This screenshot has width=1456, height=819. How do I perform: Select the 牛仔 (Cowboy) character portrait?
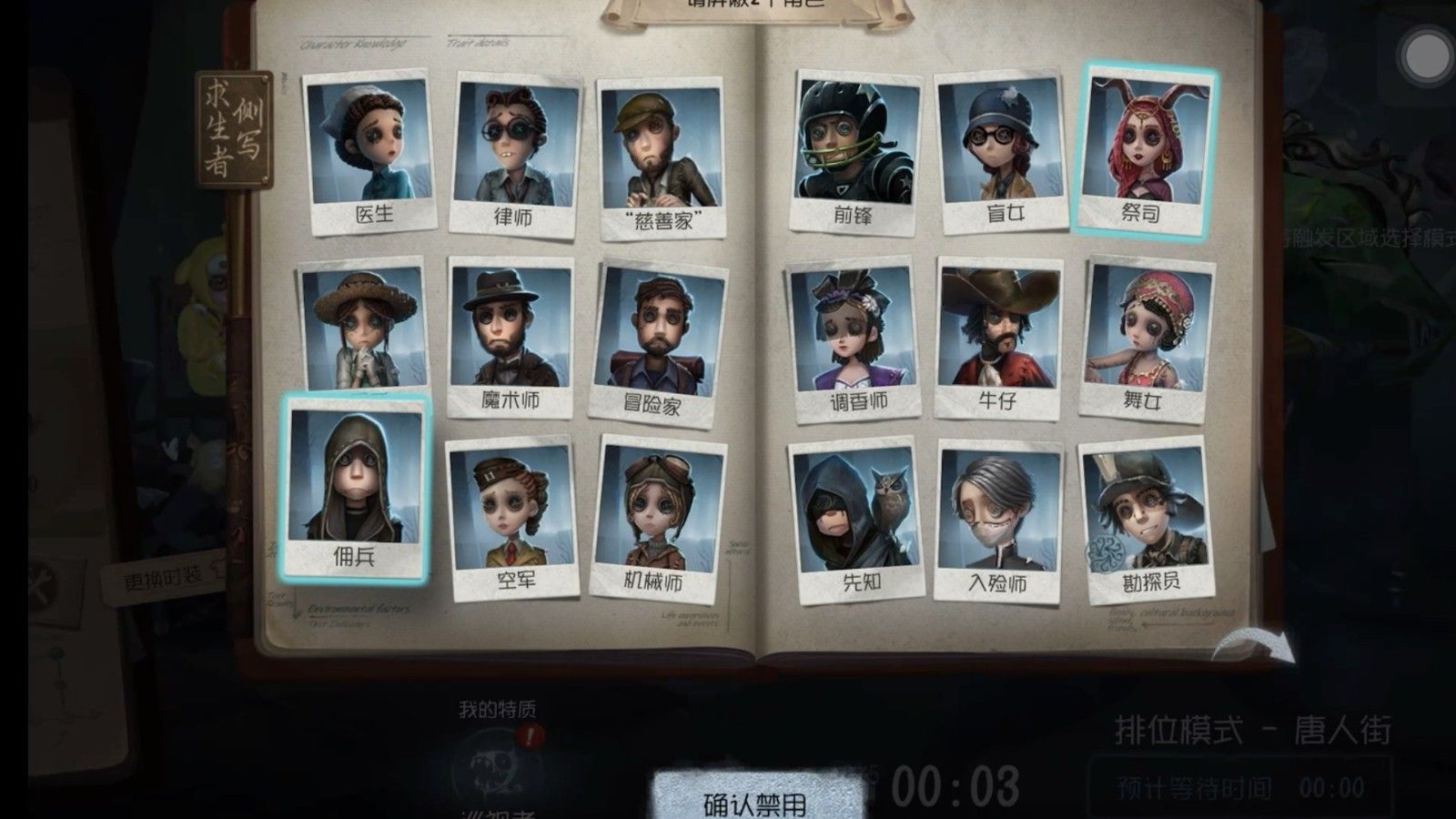click(1001, 337)
